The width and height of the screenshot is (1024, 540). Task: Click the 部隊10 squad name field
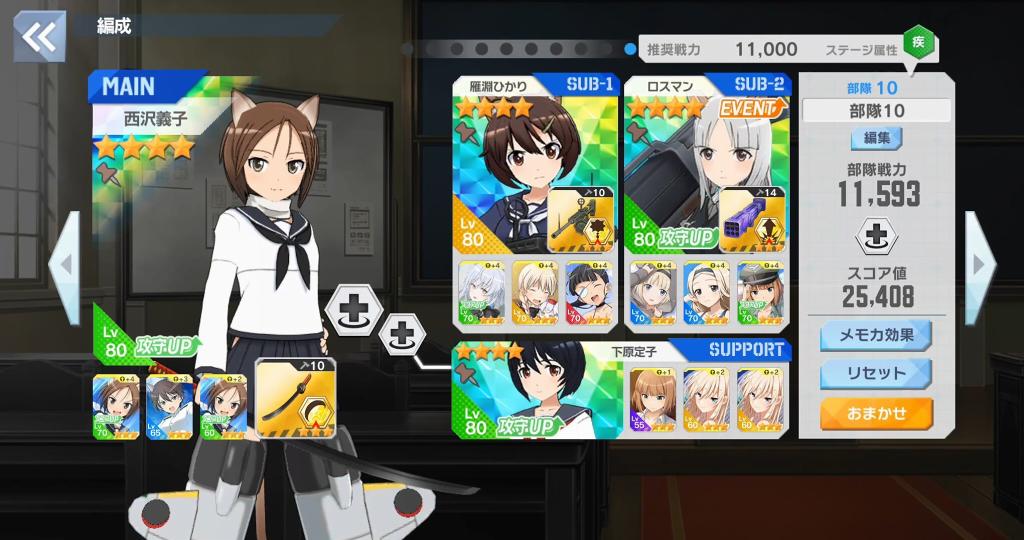click(x=876, y=111)
